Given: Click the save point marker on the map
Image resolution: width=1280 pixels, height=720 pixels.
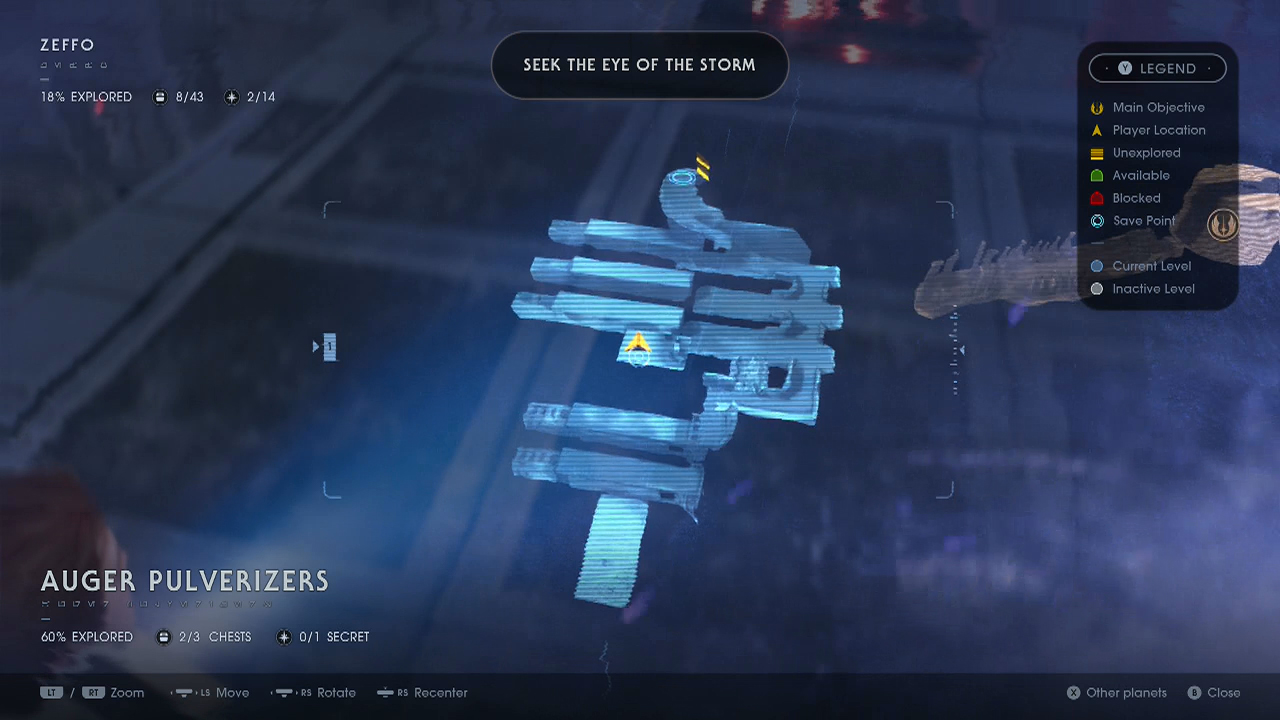Looking at the screenshot, I should pos(683,177).
